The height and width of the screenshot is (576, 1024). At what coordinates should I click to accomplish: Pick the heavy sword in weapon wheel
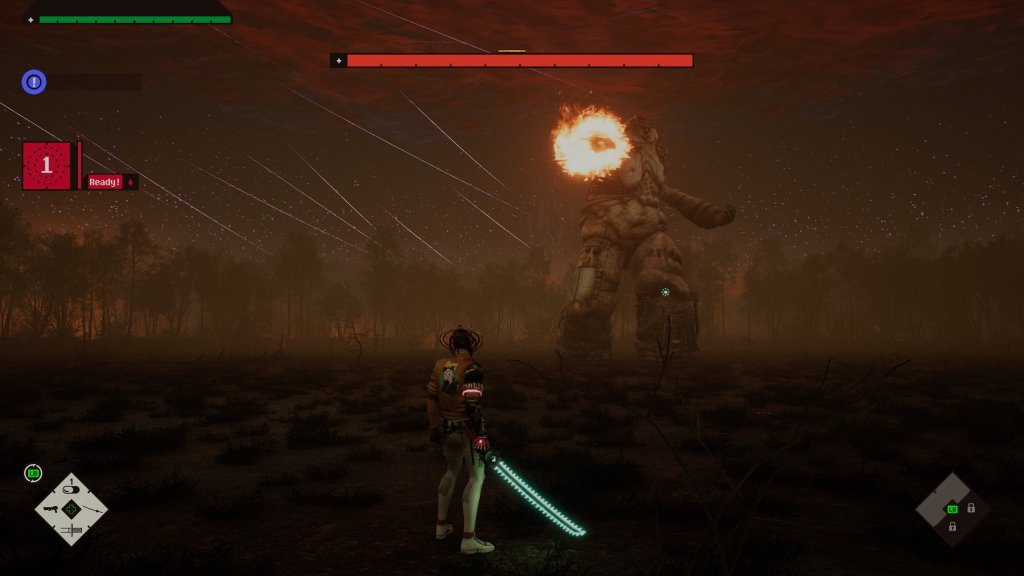pyautogui.click(x=71, y=529)
